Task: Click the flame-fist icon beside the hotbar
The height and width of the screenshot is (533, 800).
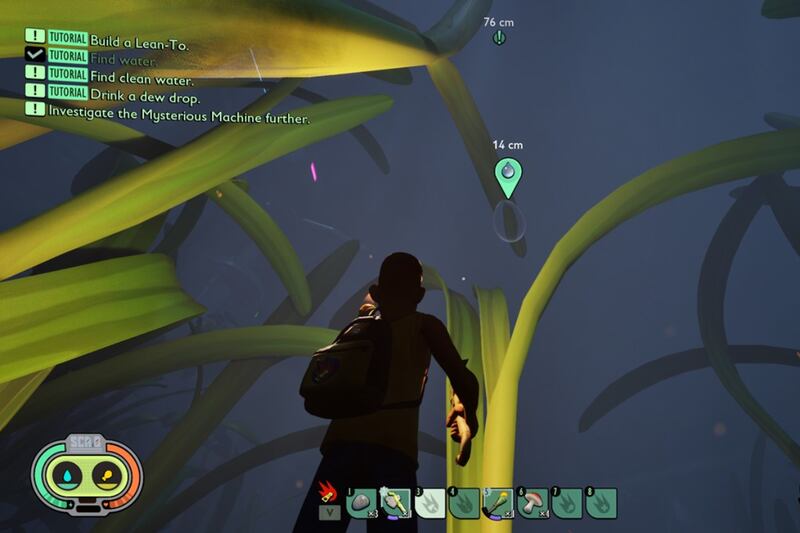Action: (x=328, y=493)
